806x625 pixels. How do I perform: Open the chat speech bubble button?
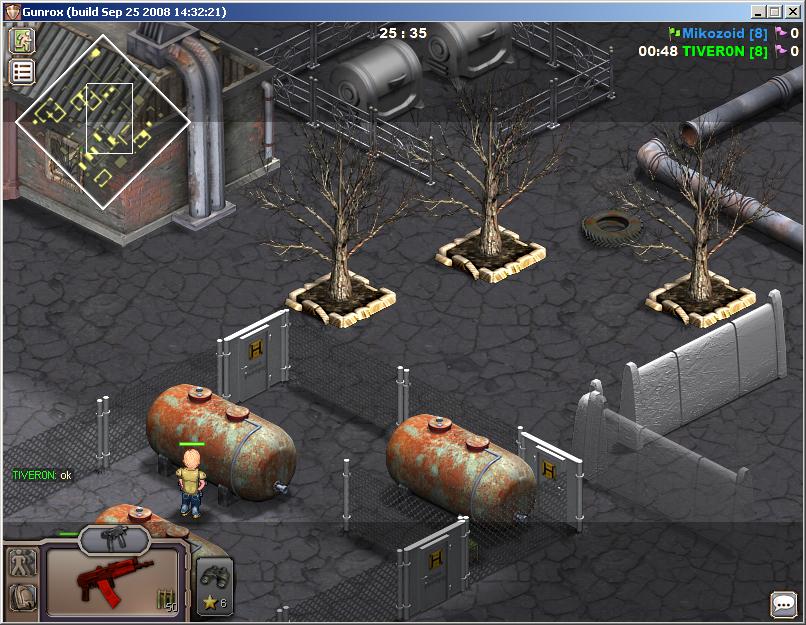click(783, 604)
